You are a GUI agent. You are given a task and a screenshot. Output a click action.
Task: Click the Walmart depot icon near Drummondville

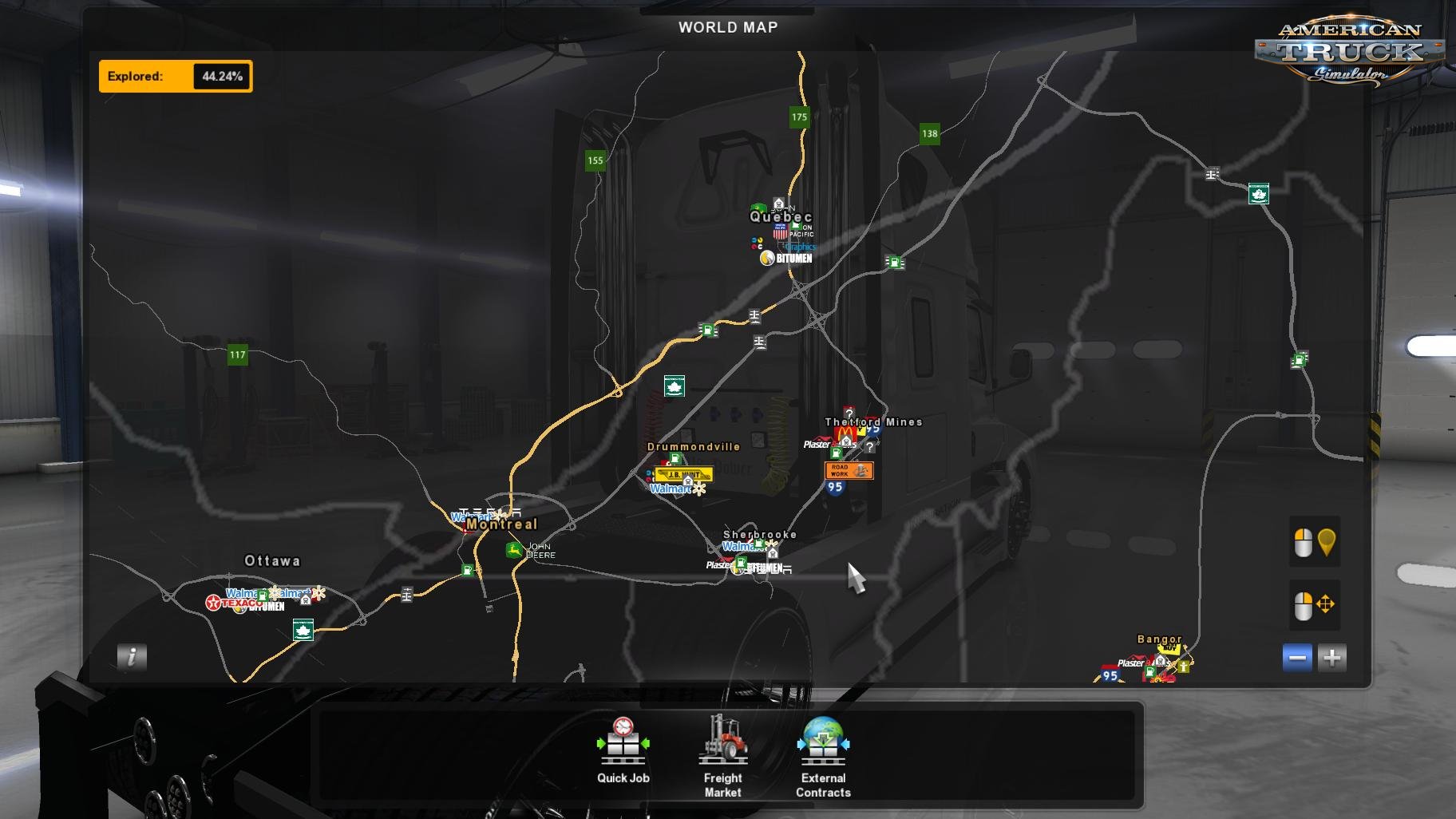[669, 487]
